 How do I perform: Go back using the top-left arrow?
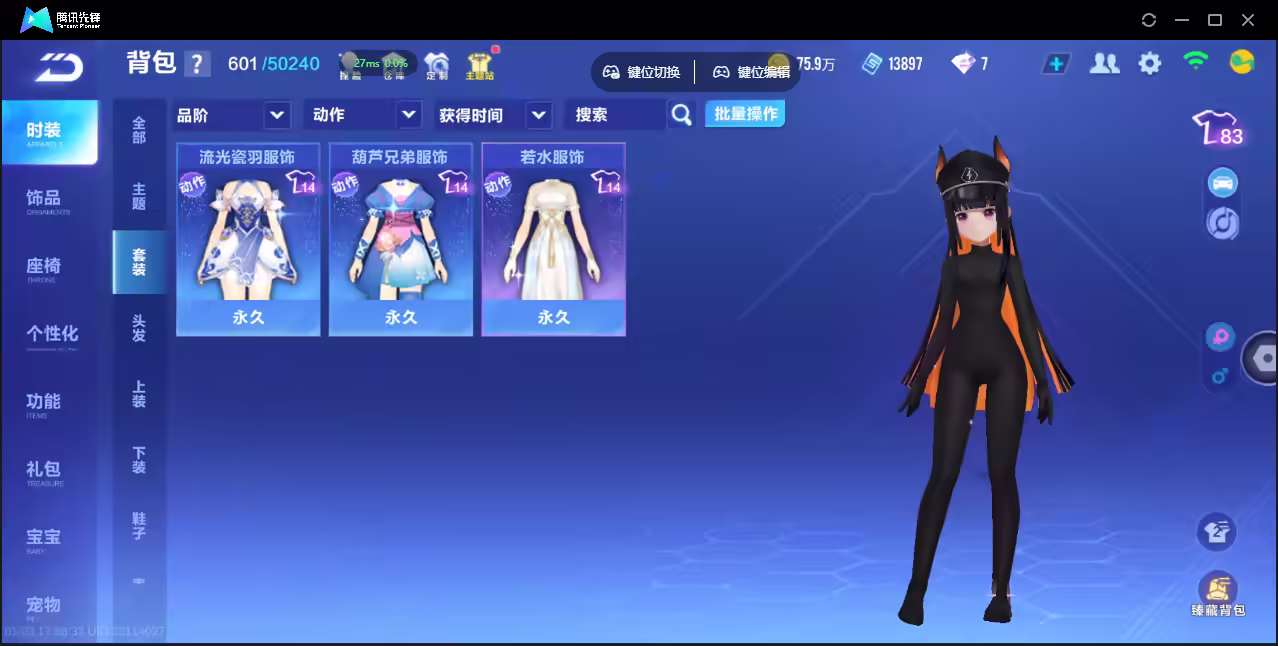[x=58, y=67]
